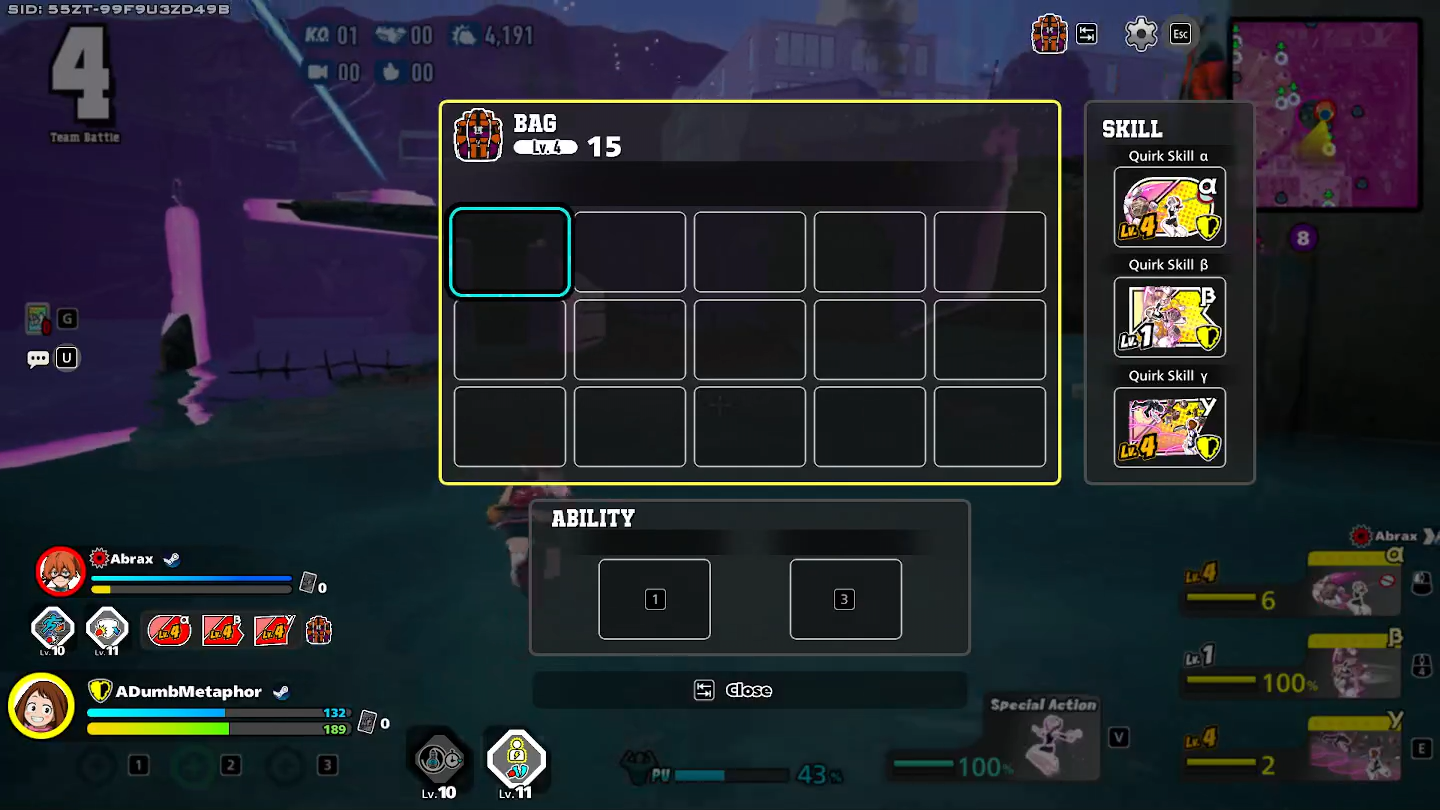The height and width of the screenshot is (810, 1440).
Task: Choose ability slot numbered 1
Action: click(654, 599)
